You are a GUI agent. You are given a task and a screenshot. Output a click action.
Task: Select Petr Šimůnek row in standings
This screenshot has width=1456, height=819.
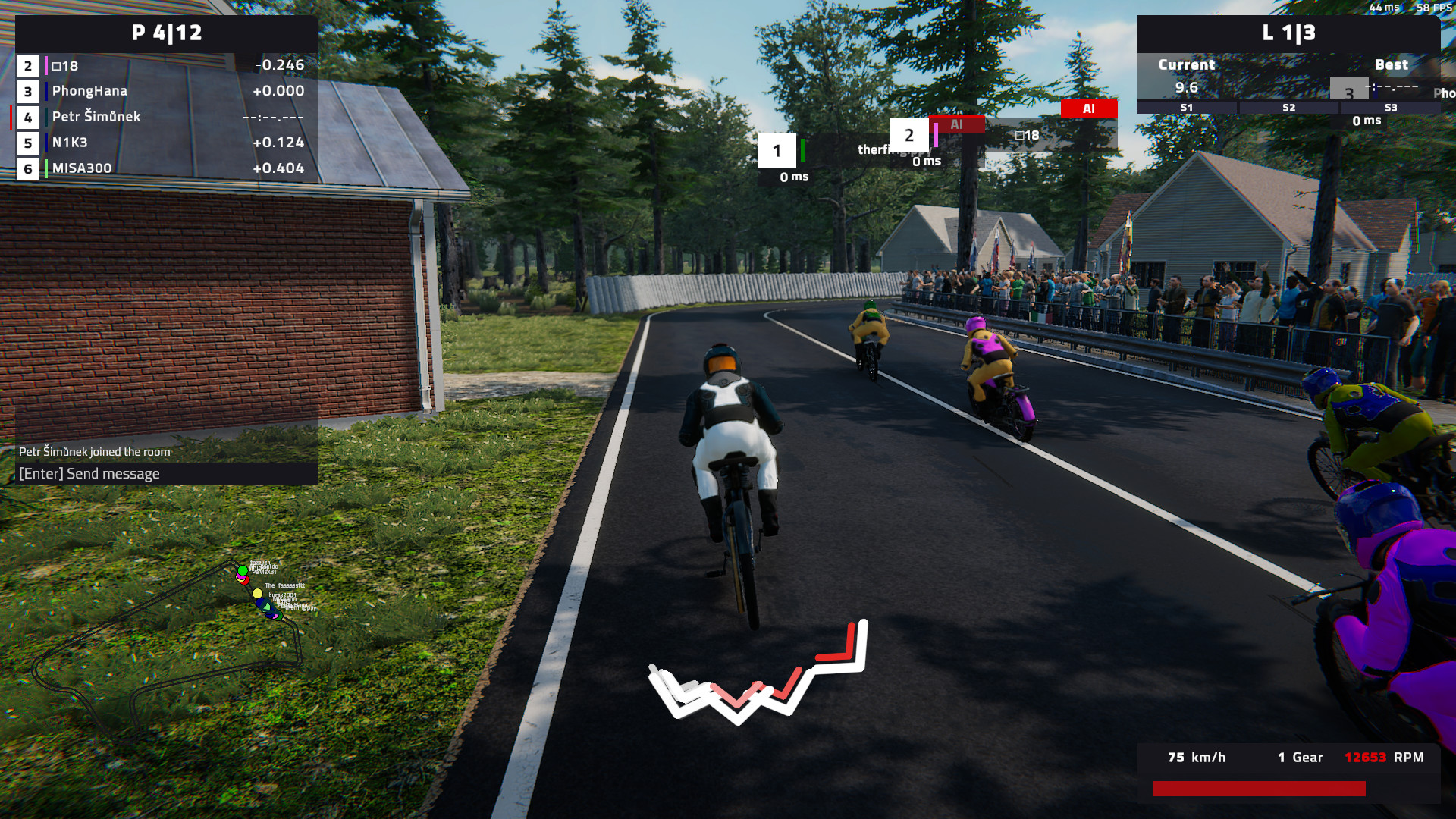point(166,117)
